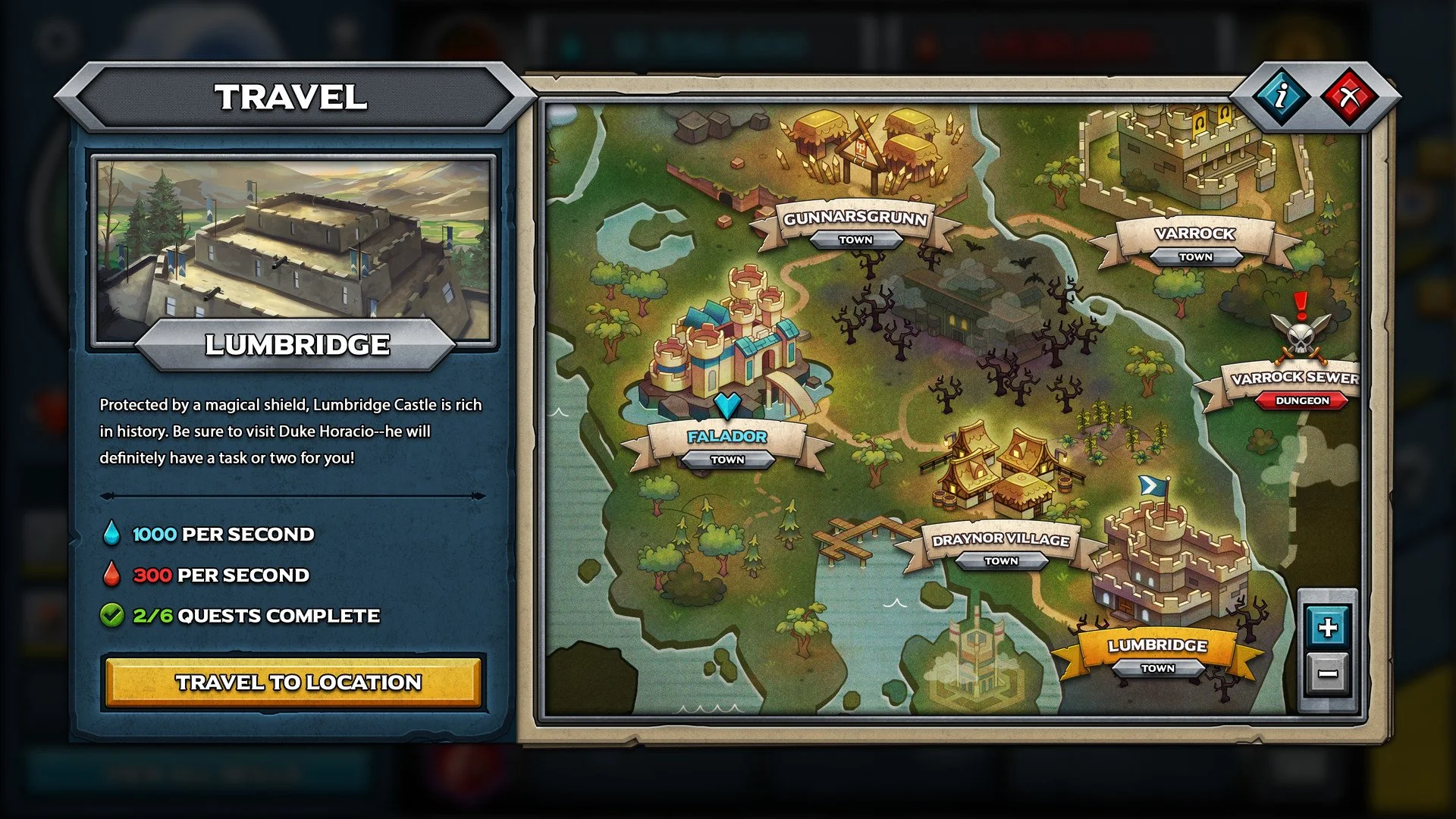Viewport: 1456px width, 819px height.
Task: Select the Draynor Village town banner
Action: click(x=1001, y=541)
